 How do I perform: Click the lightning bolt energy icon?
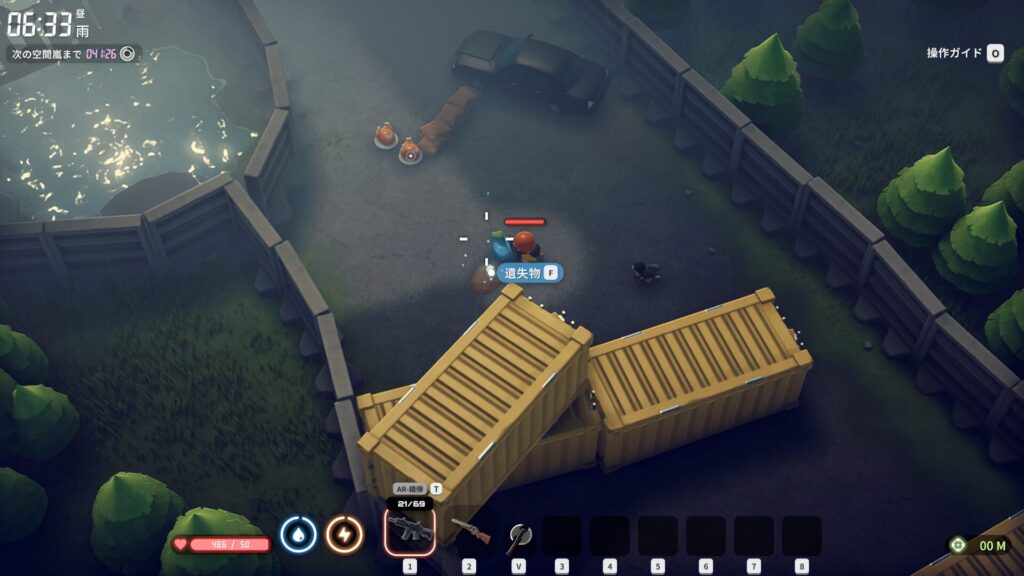pos(344,534)
